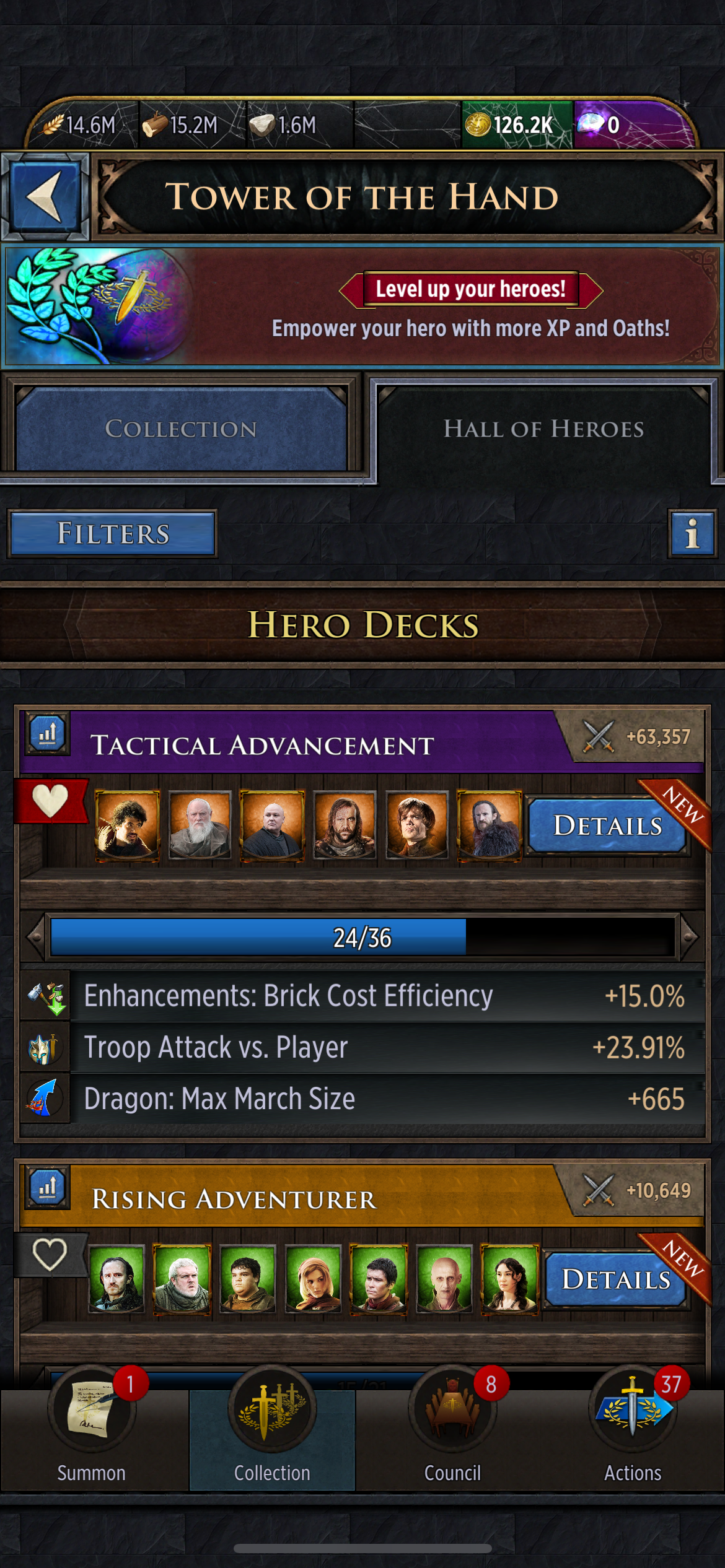The image size is (725, 1568).
Task: Choose the white-bearded old man portrait
Action: (x=200, y=825)
